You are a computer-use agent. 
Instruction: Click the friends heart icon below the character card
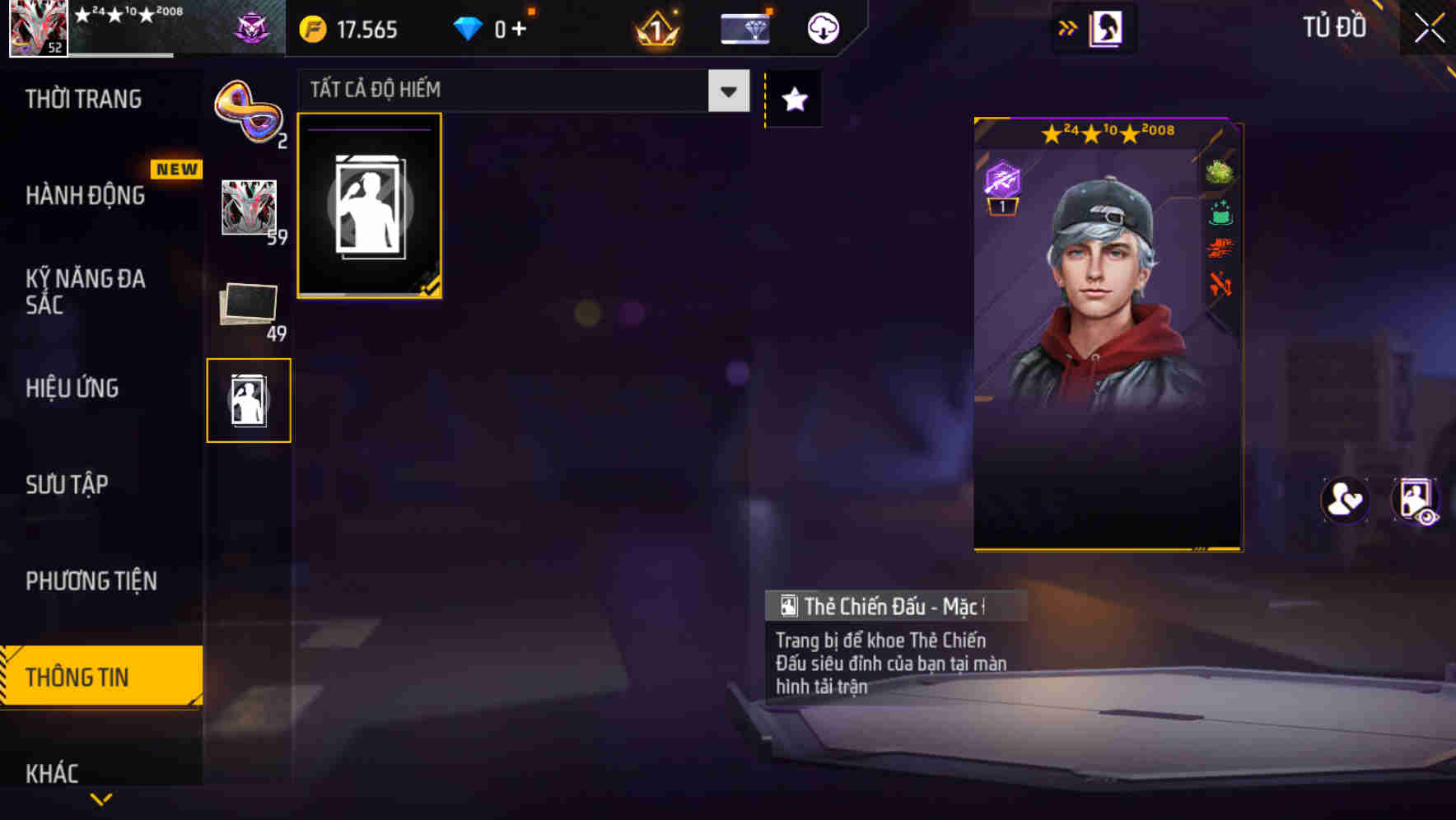click(1346, 498)
